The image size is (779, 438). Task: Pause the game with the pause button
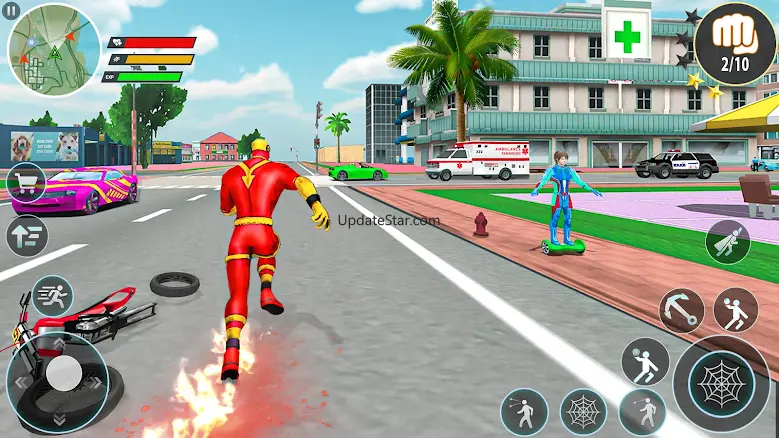pyautogui.click(x=11, y=10)
